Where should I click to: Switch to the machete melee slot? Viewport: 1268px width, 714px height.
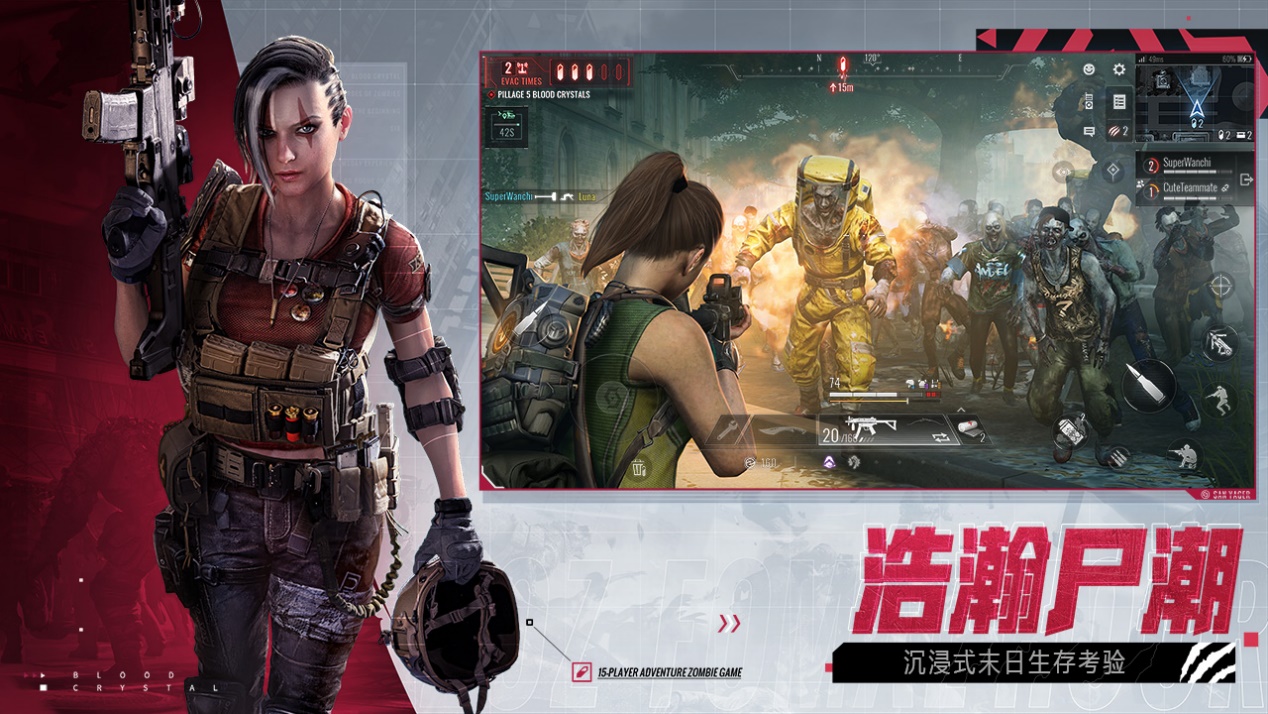pos(784,432)
